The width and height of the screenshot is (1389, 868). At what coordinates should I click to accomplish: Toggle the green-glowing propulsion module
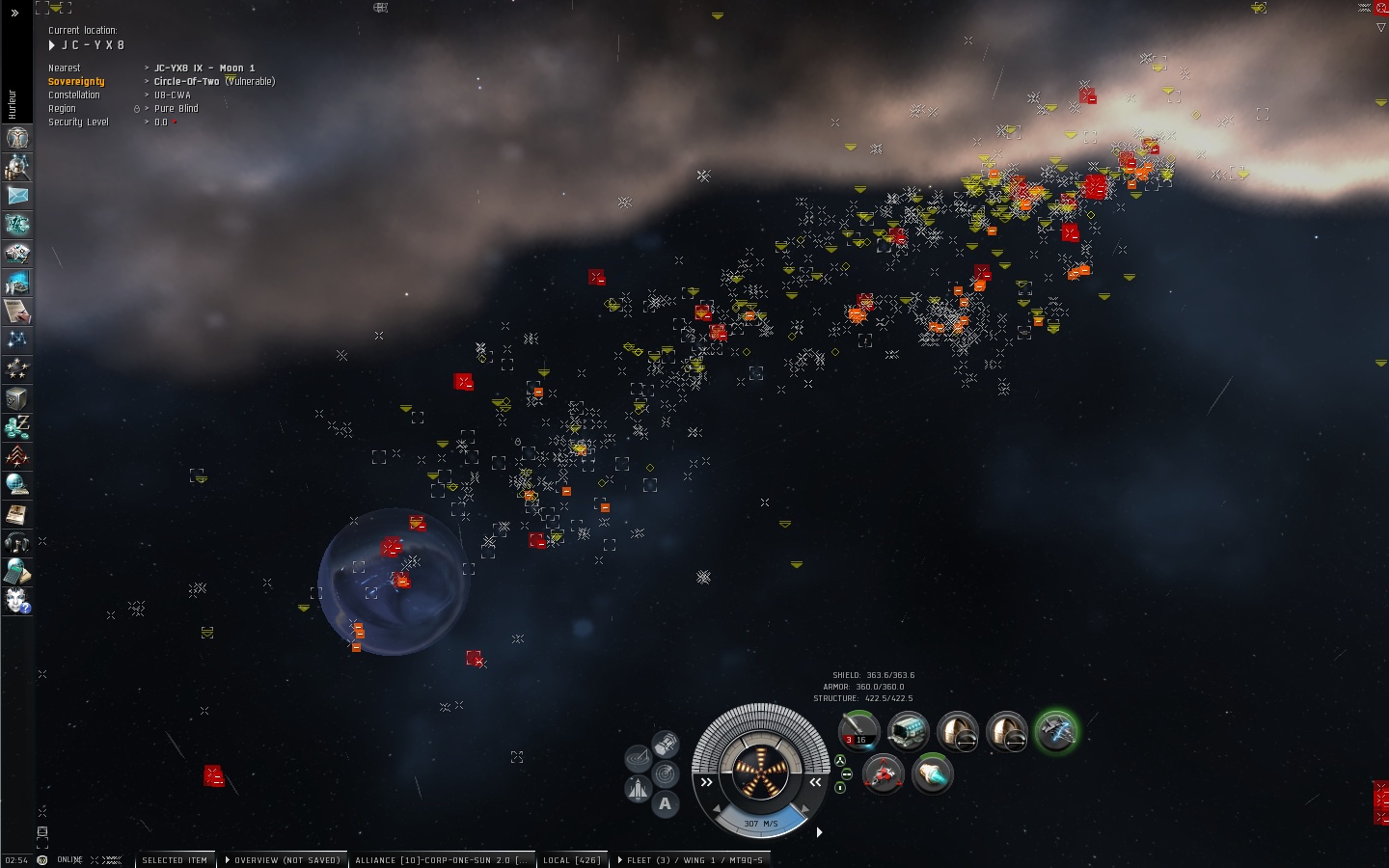[x=1056, y=732]
